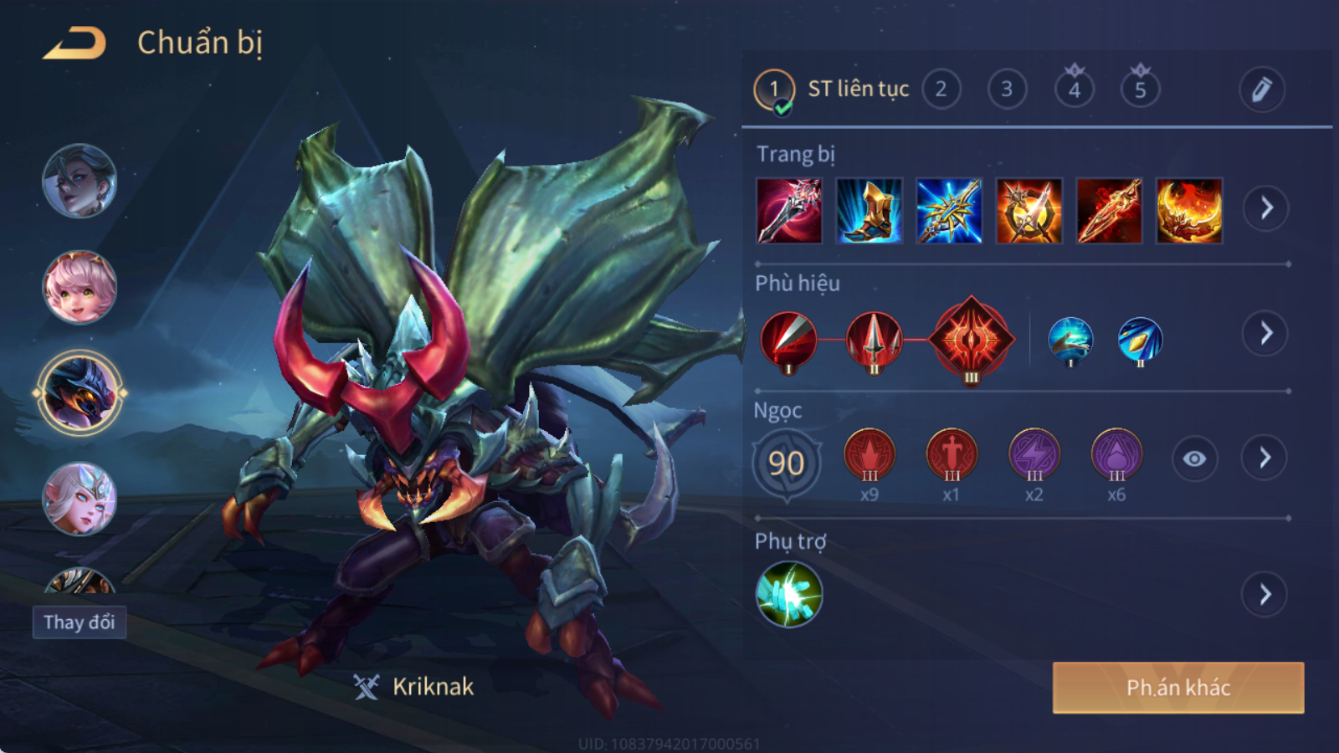
Task: Open build preset 4
Action: [x=1074, y=89]
